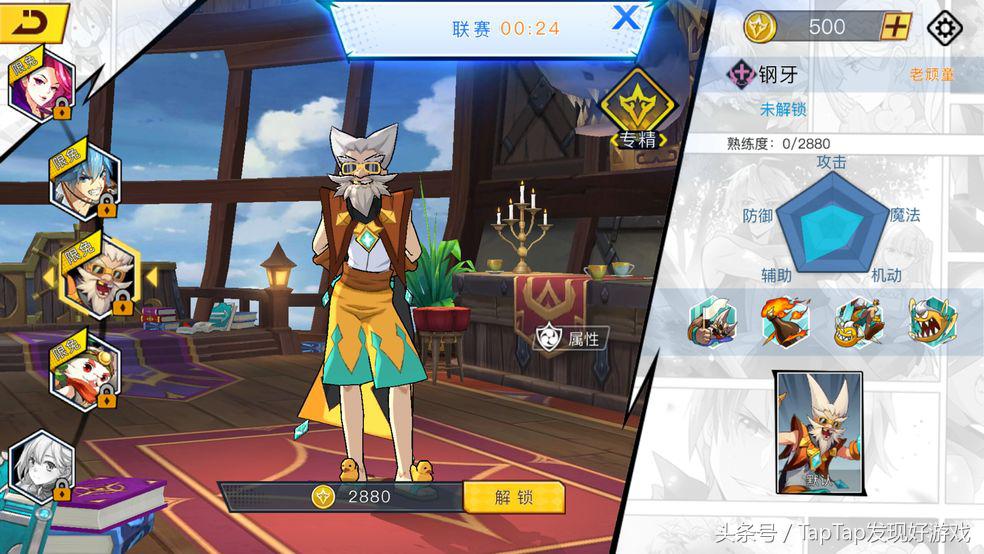View the fiery strike skill icon
The width and height of the screenshot is (984, 554).
(x=785, y=322)
